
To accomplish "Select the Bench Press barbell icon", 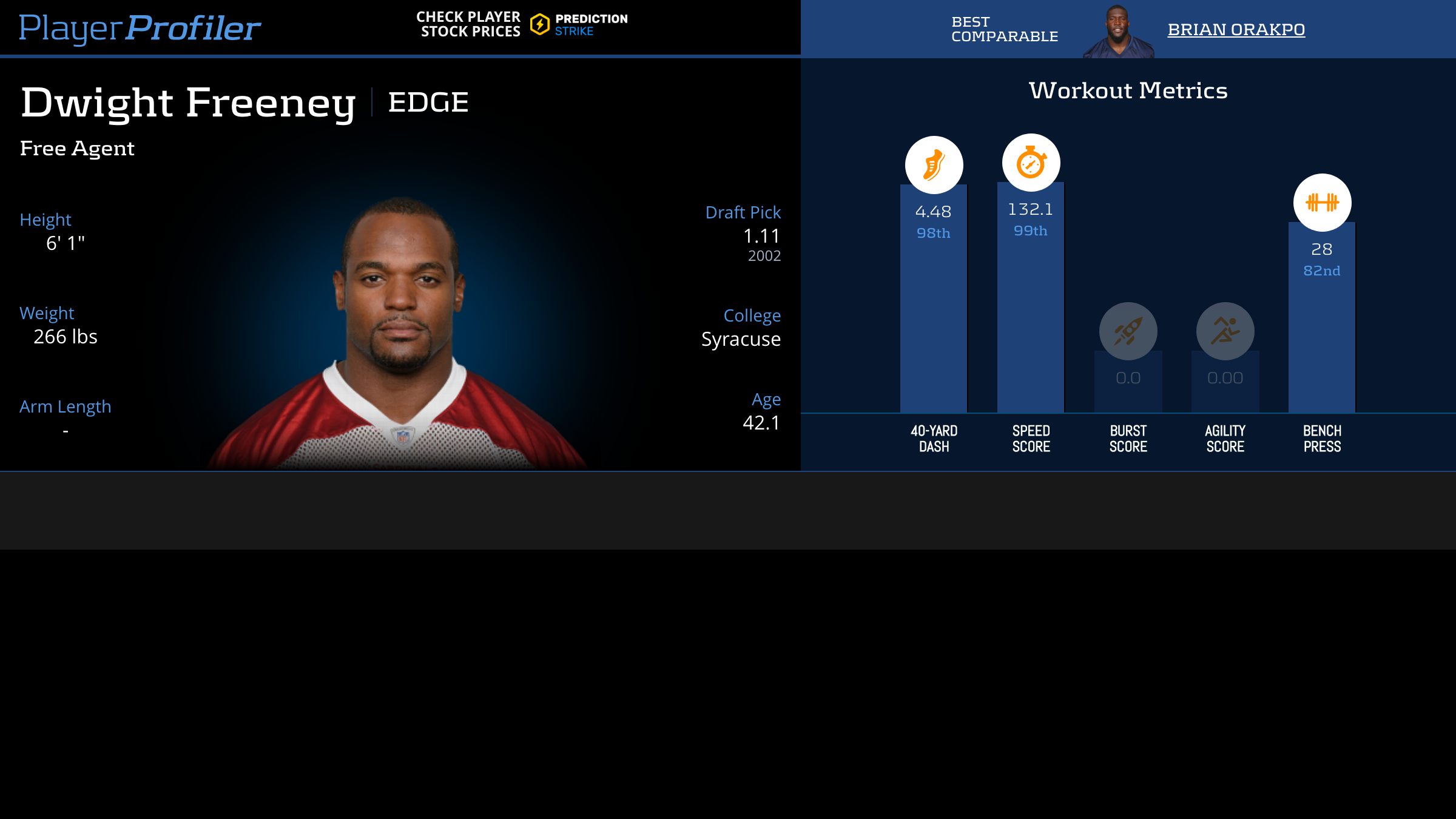I will point(1322,203).
